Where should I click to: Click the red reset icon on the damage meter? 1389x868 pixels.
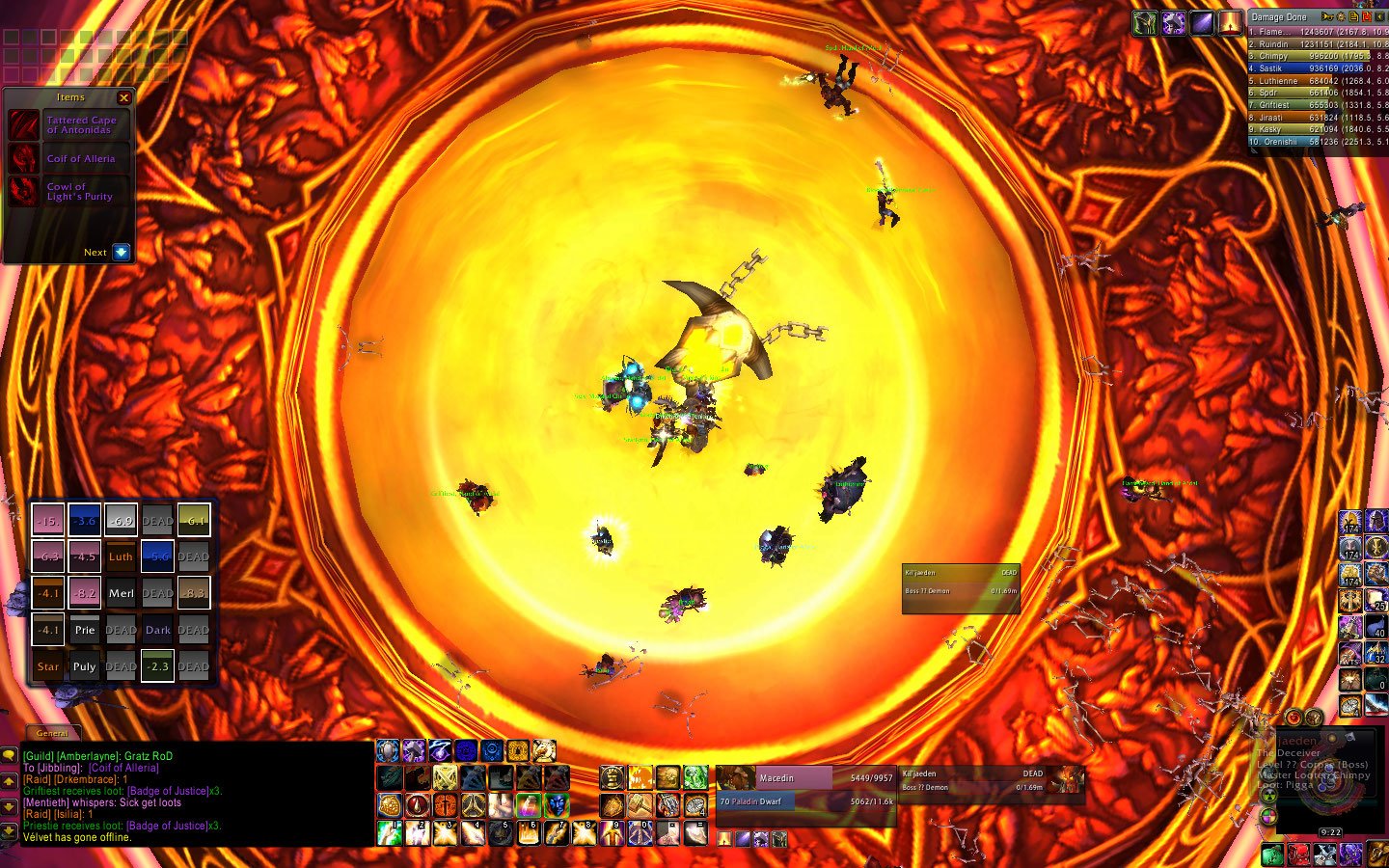coord(1367,17)
